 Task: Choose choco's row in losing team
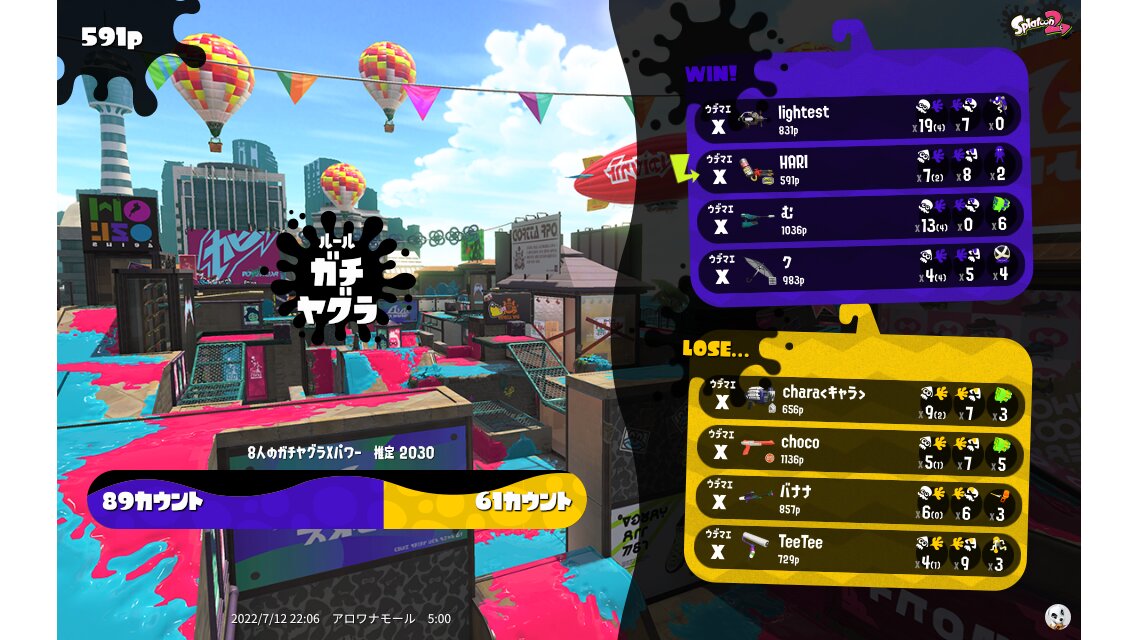pos(858,450)
